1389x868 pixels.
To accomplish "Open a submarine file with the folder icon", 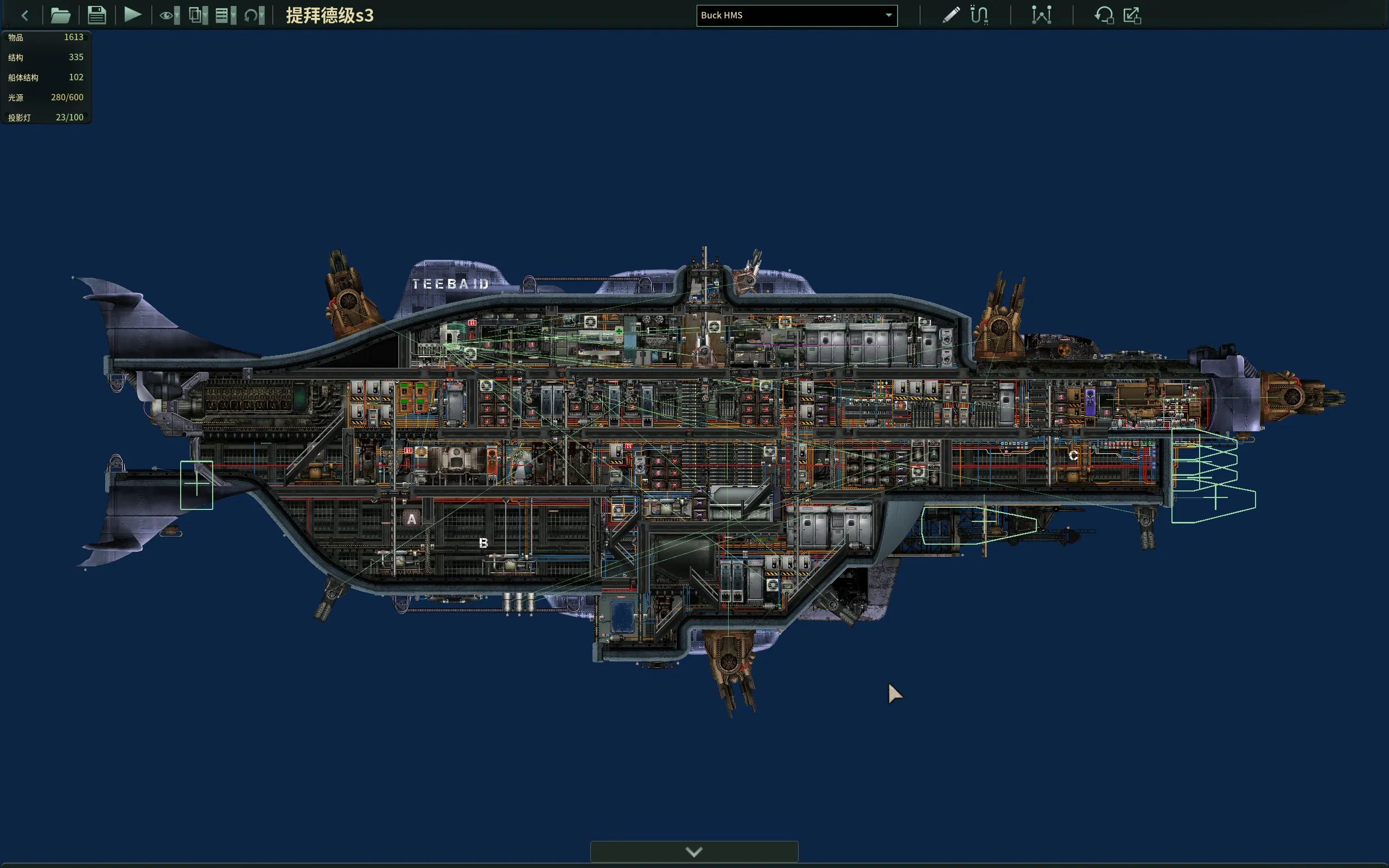I will coord(60,16).
